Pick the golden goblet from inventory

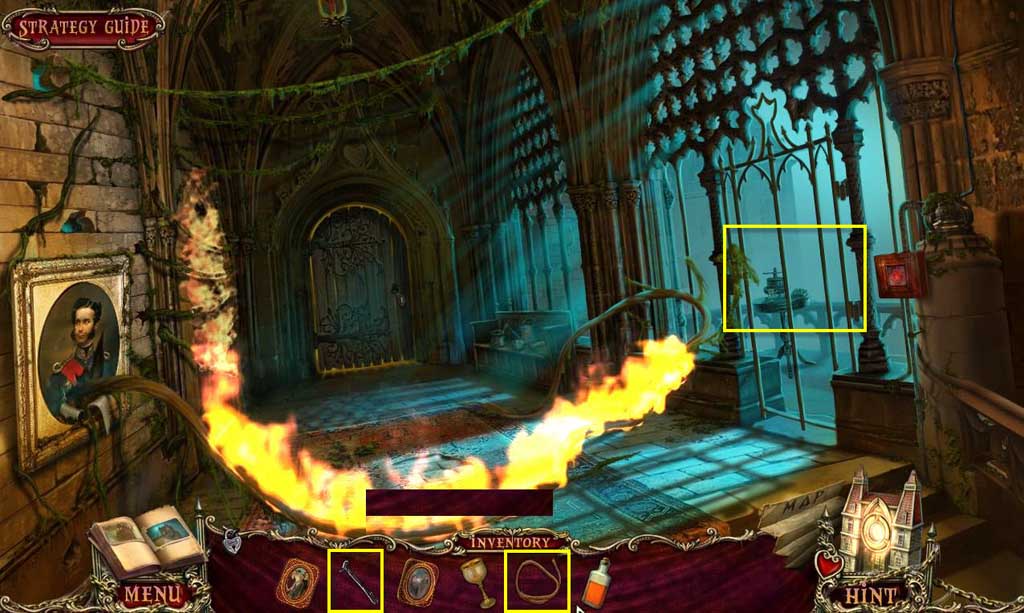(x=478, y=581)
